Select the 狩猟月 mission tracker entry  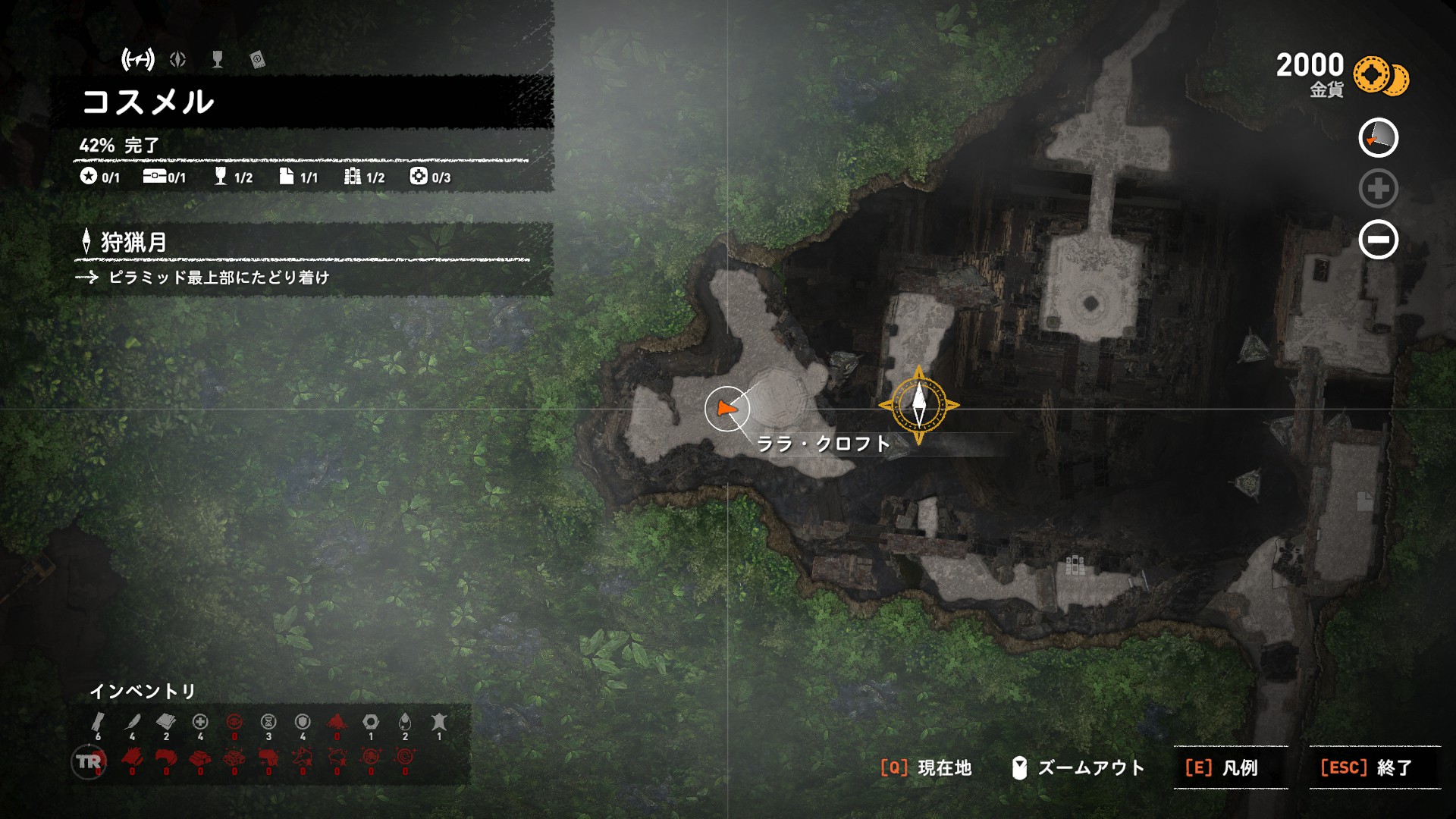(133, 242)
